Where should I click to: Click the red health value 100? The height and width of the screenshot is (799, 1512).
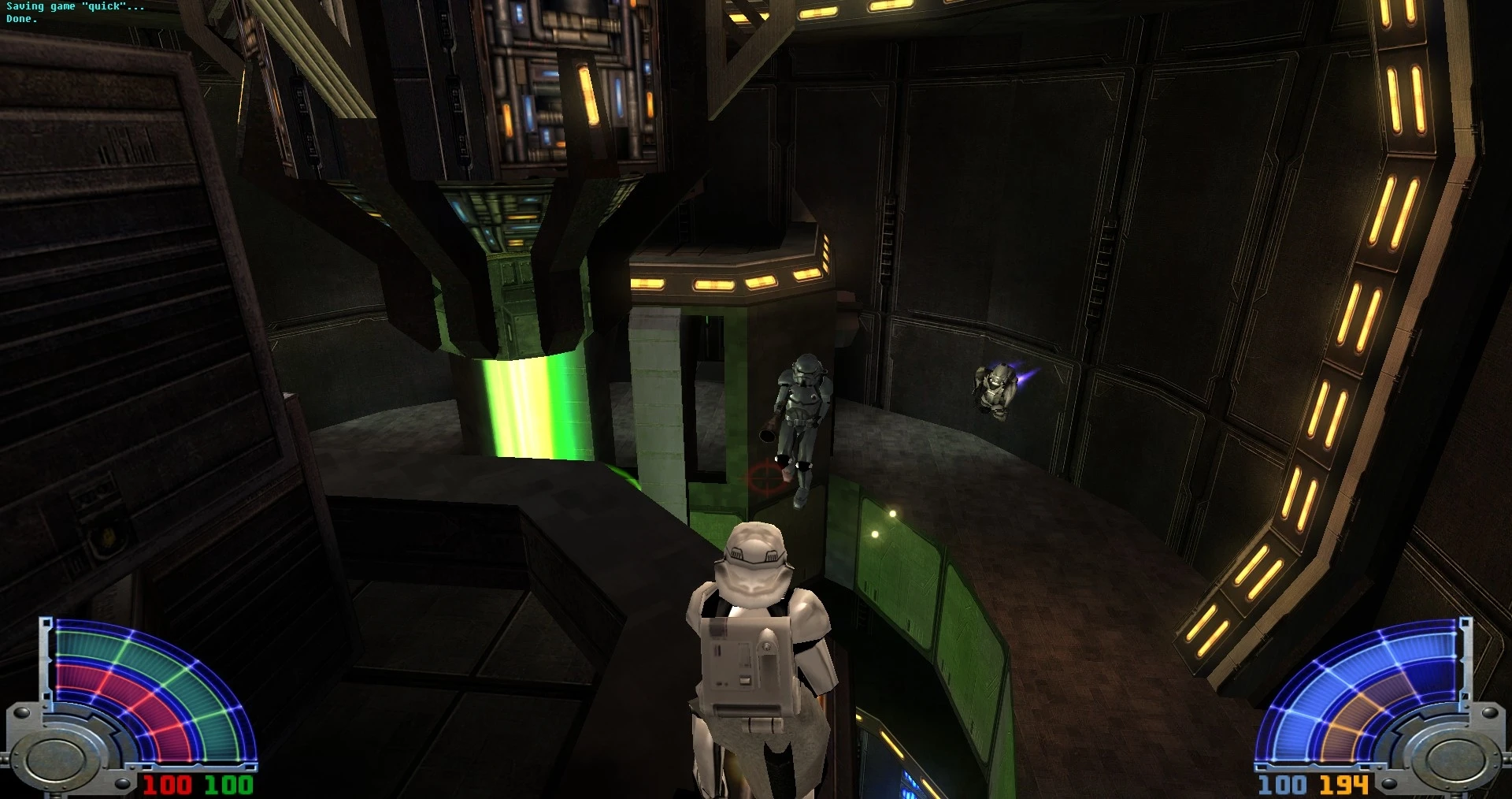tap(169, 786)
